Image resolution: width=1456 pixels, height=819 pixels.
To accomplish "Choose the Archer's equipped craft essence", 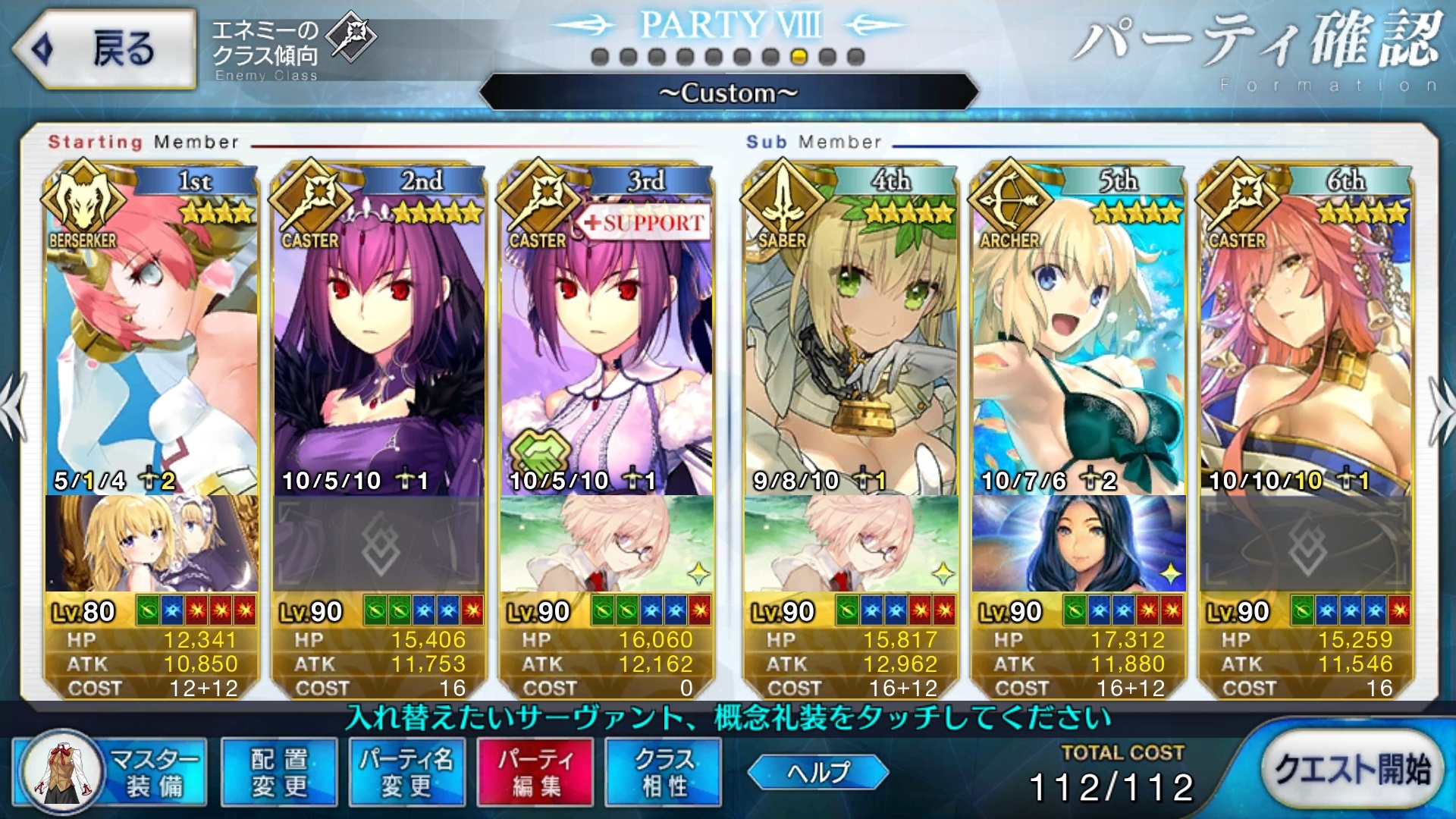I will click(1078, 544).
